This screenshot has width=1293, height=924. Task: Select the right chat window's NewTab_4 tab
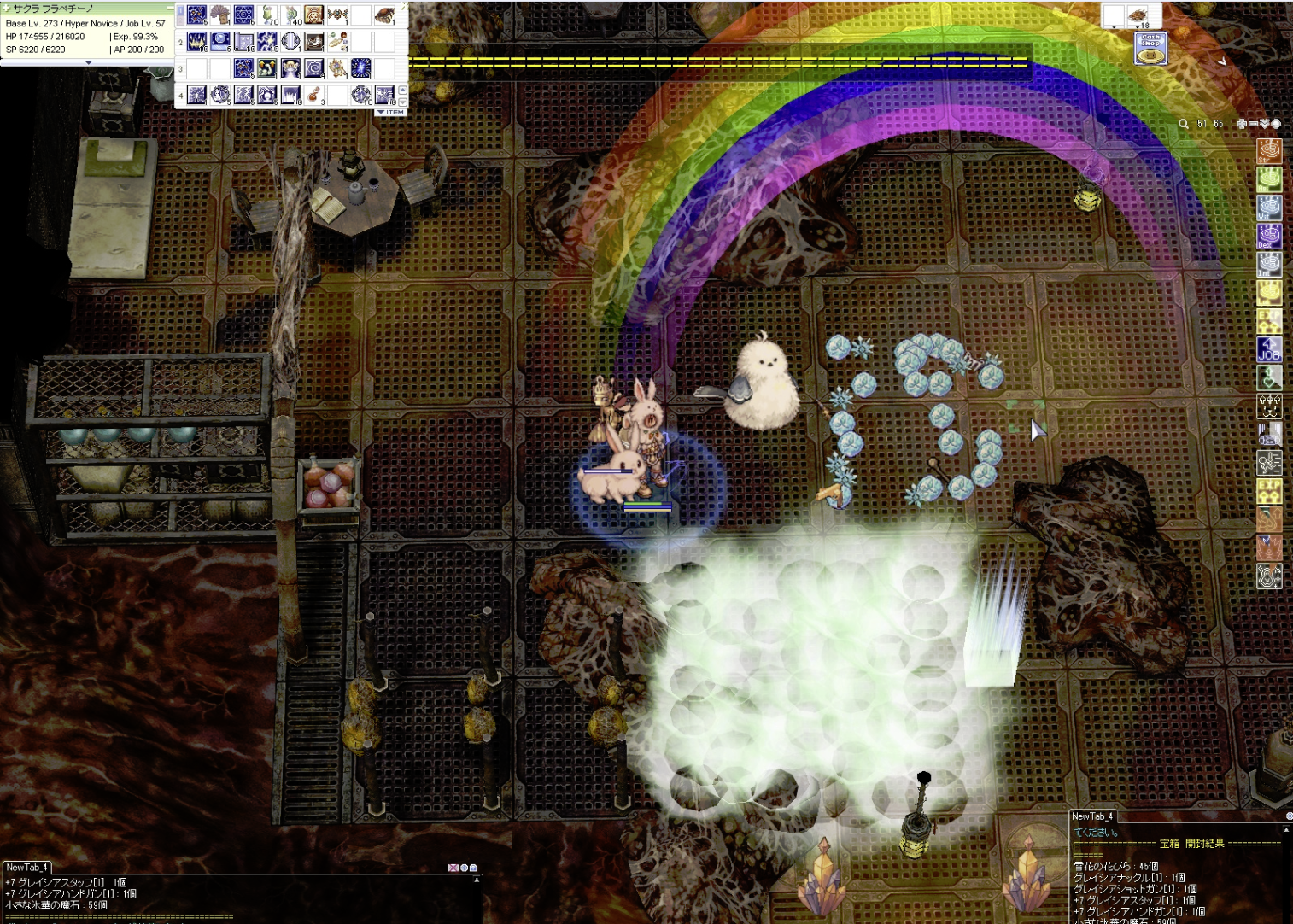(x=1093, y=817)
